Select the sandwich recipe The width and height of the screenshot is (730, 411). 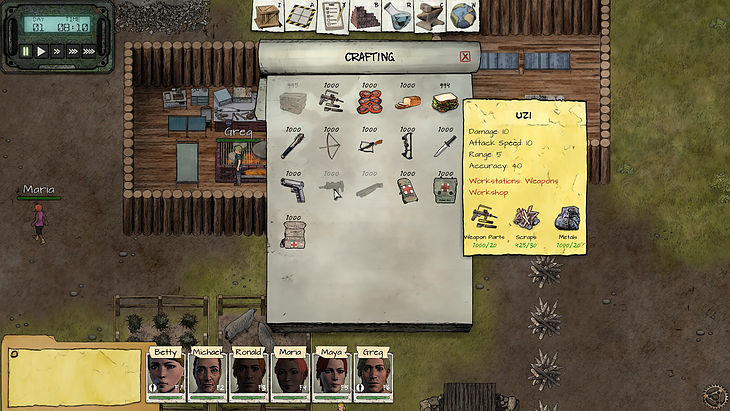point(445,103)
